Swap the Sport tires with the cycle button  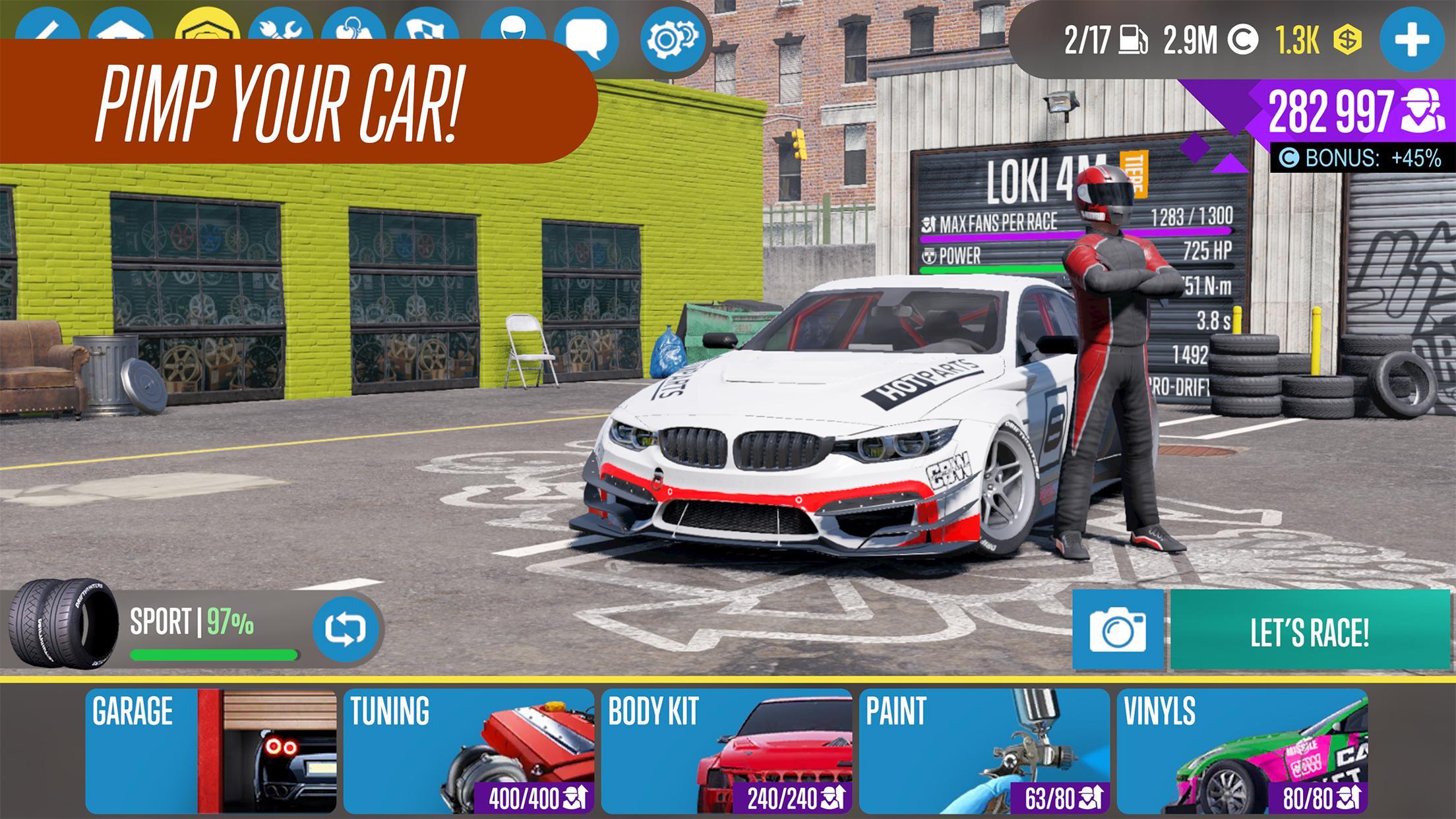tap(345, 628)
